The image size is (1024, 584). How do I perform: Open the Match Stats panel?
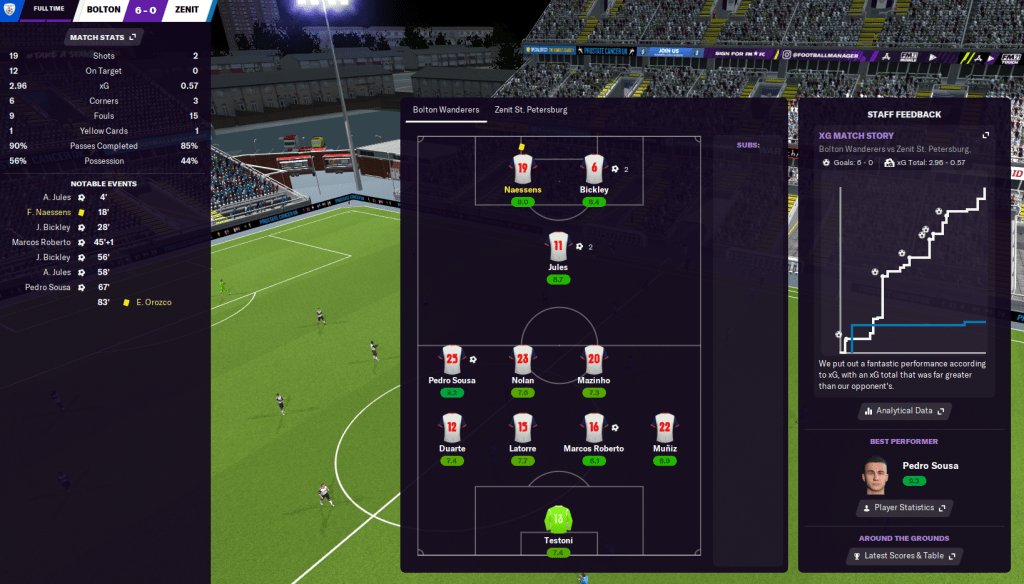[105, 37]
